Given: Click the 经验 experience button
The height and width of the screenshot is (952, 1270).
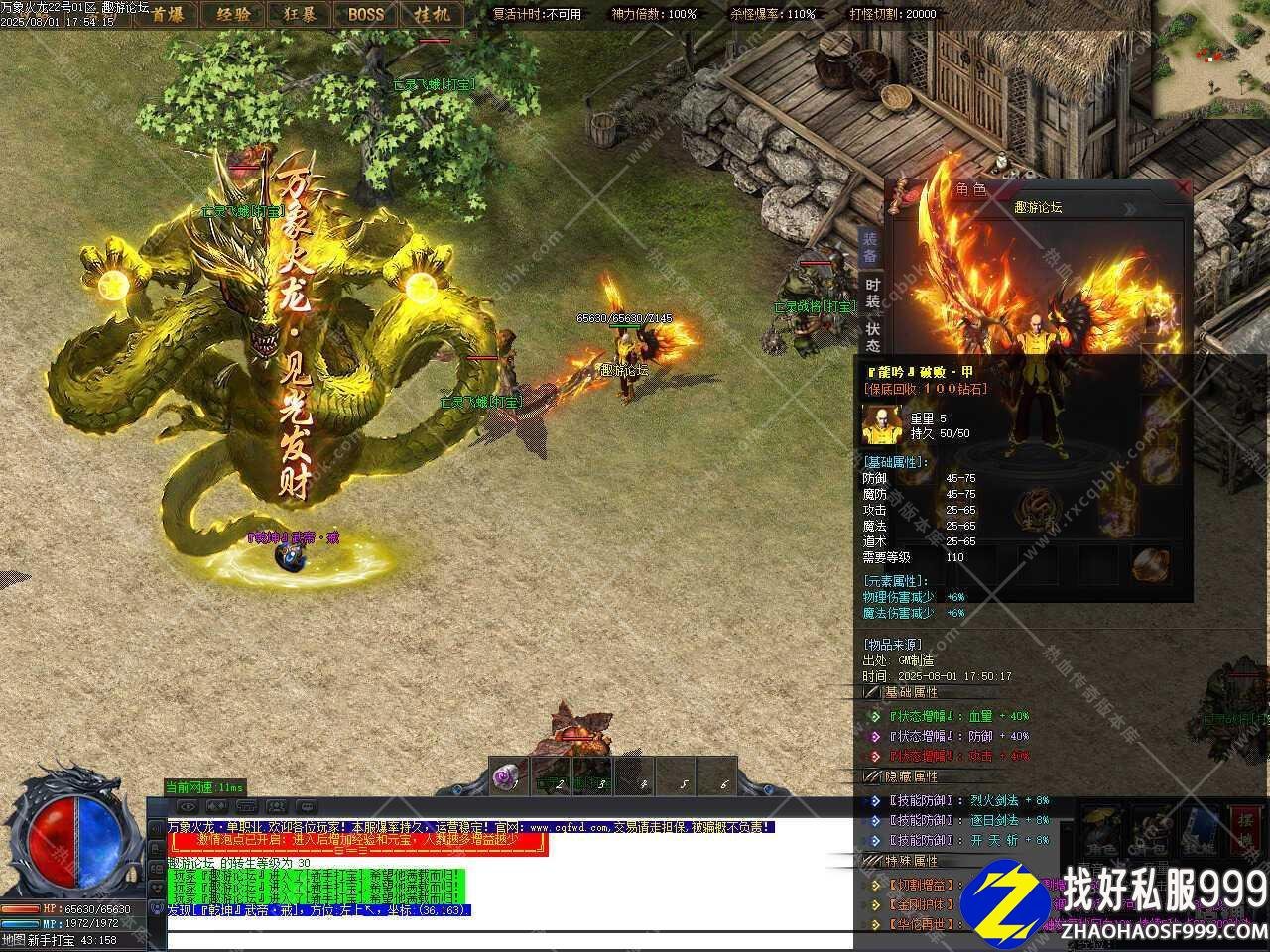Looking at the screenshot, I should [x=232, y=14].
